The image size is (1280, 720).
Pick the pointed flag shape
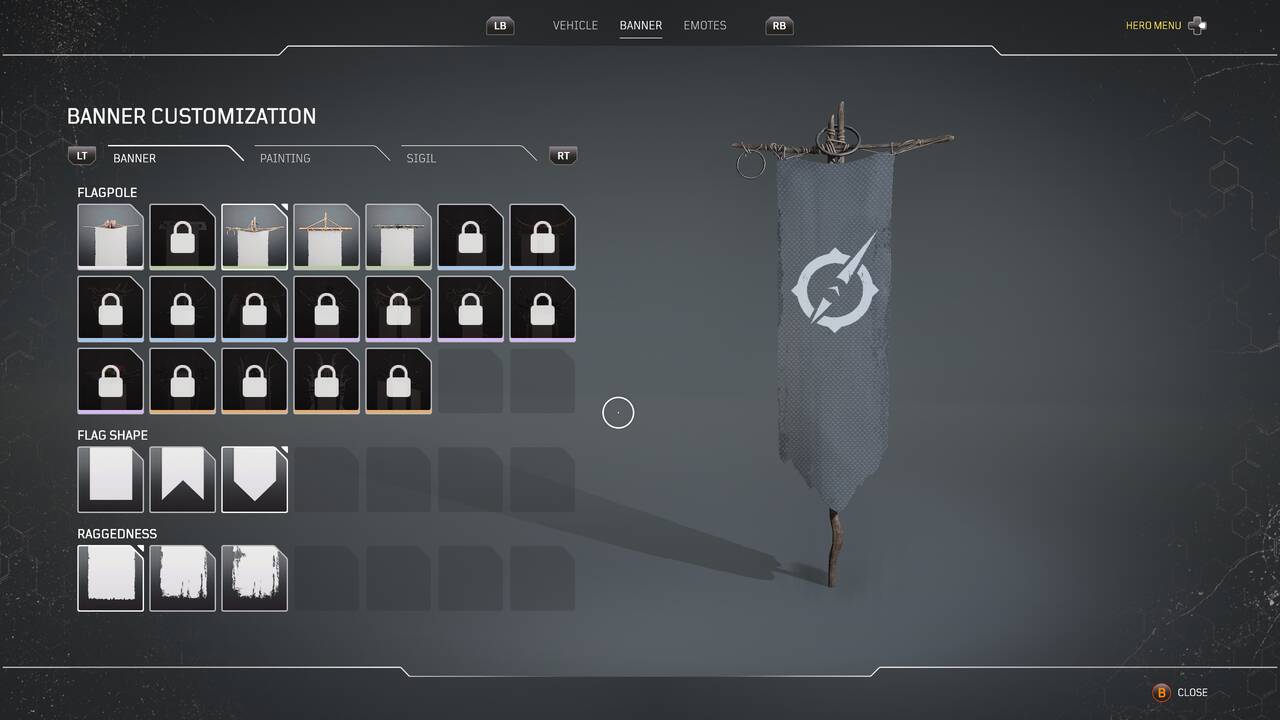[x=254, y=479]
